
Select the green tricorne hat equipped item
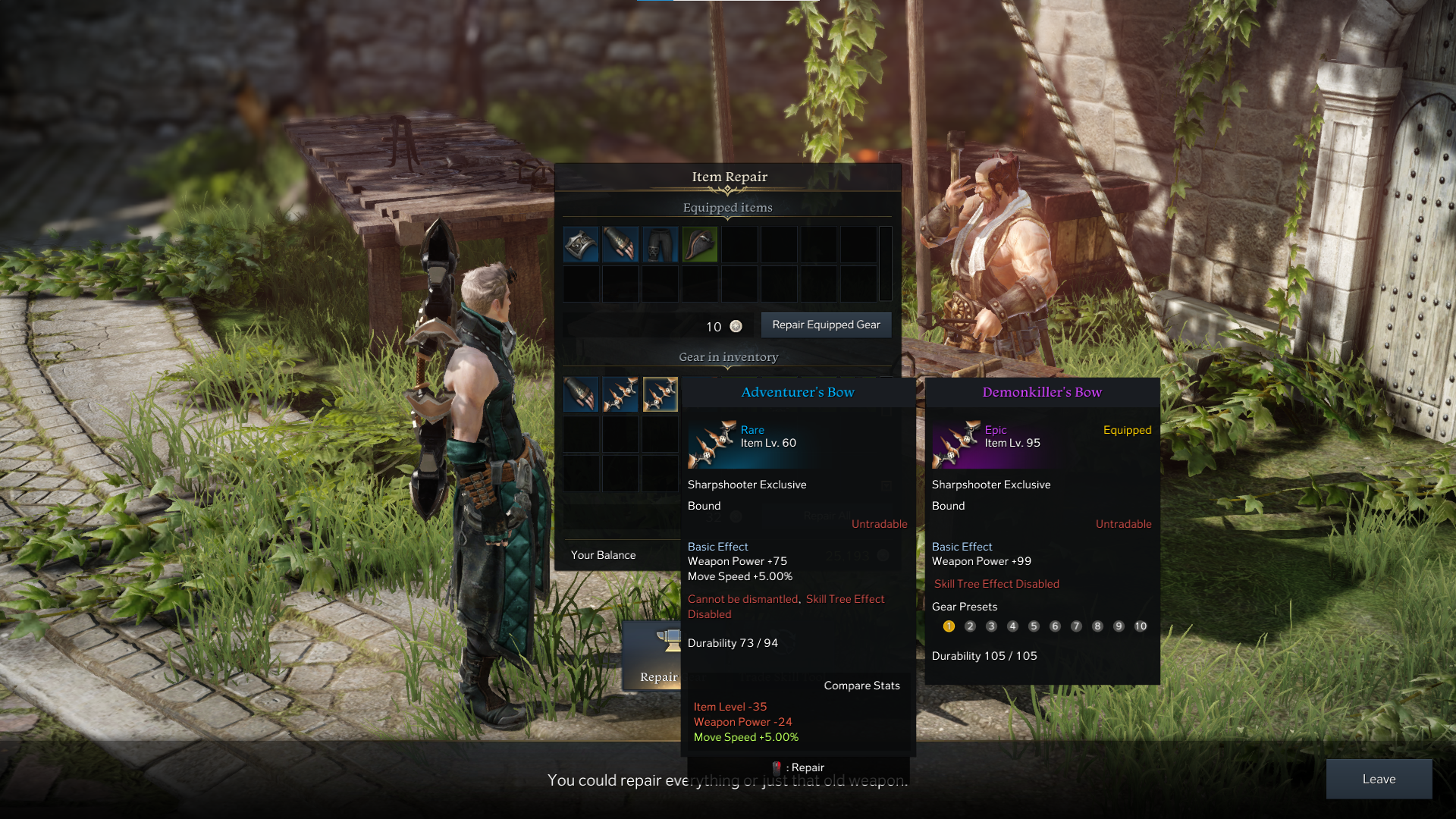tap(699, 243)
